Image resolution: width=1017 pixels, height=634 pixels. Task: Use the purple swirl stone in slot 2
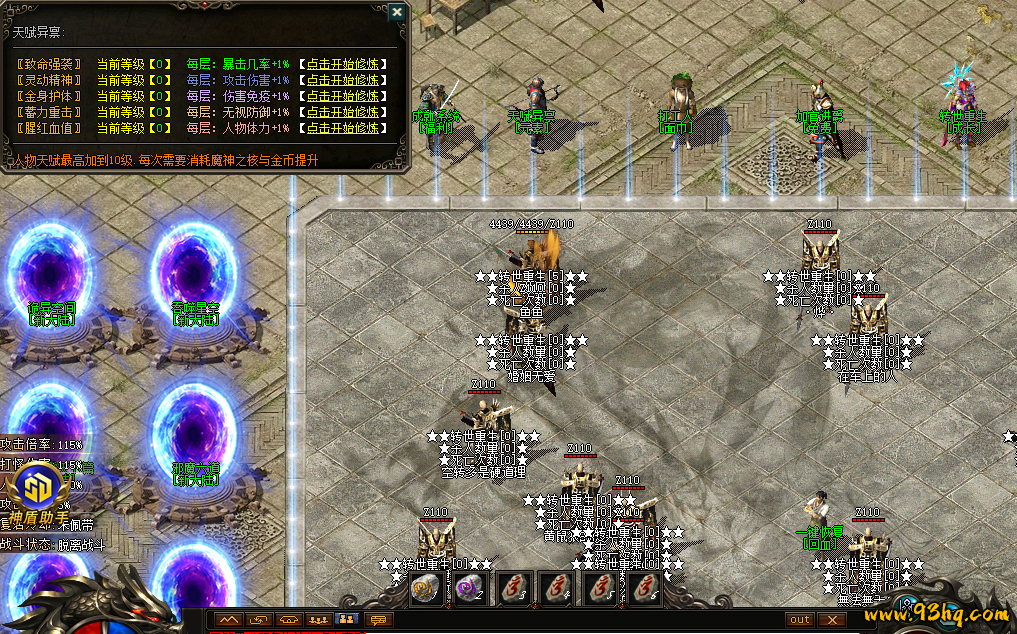(468, 589)
